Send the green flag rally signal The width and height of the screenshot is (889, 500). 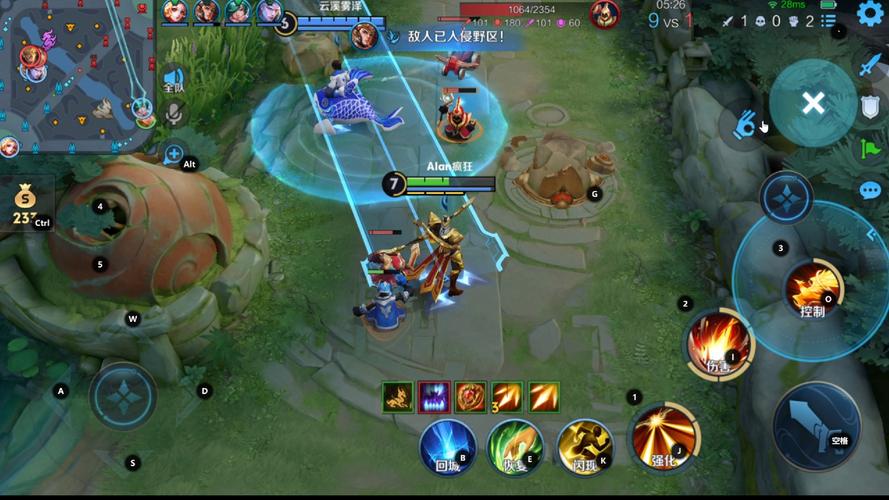pos(870,149)
